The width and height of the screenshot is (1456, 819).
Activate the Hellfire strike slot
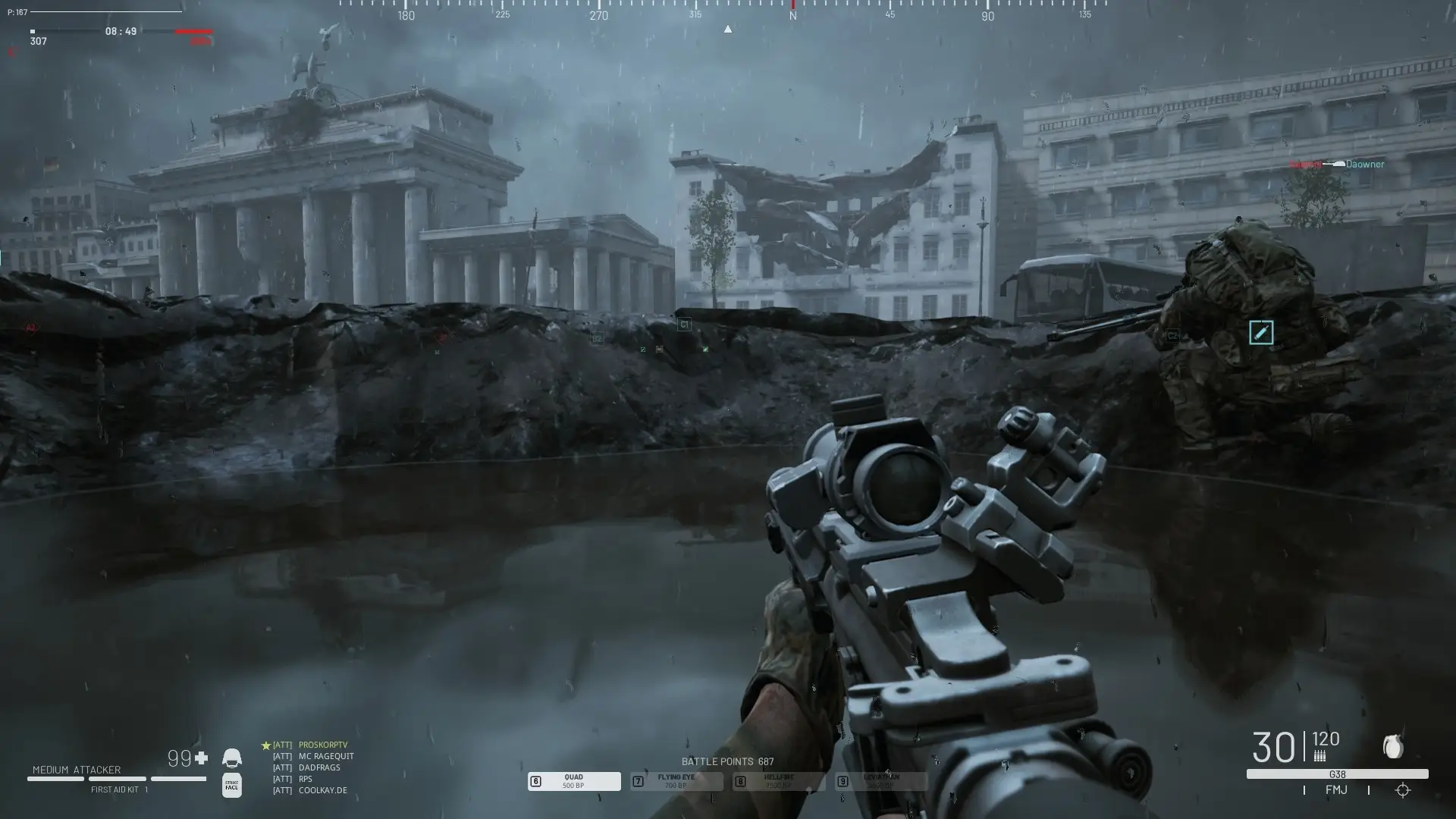pos(778,781)
